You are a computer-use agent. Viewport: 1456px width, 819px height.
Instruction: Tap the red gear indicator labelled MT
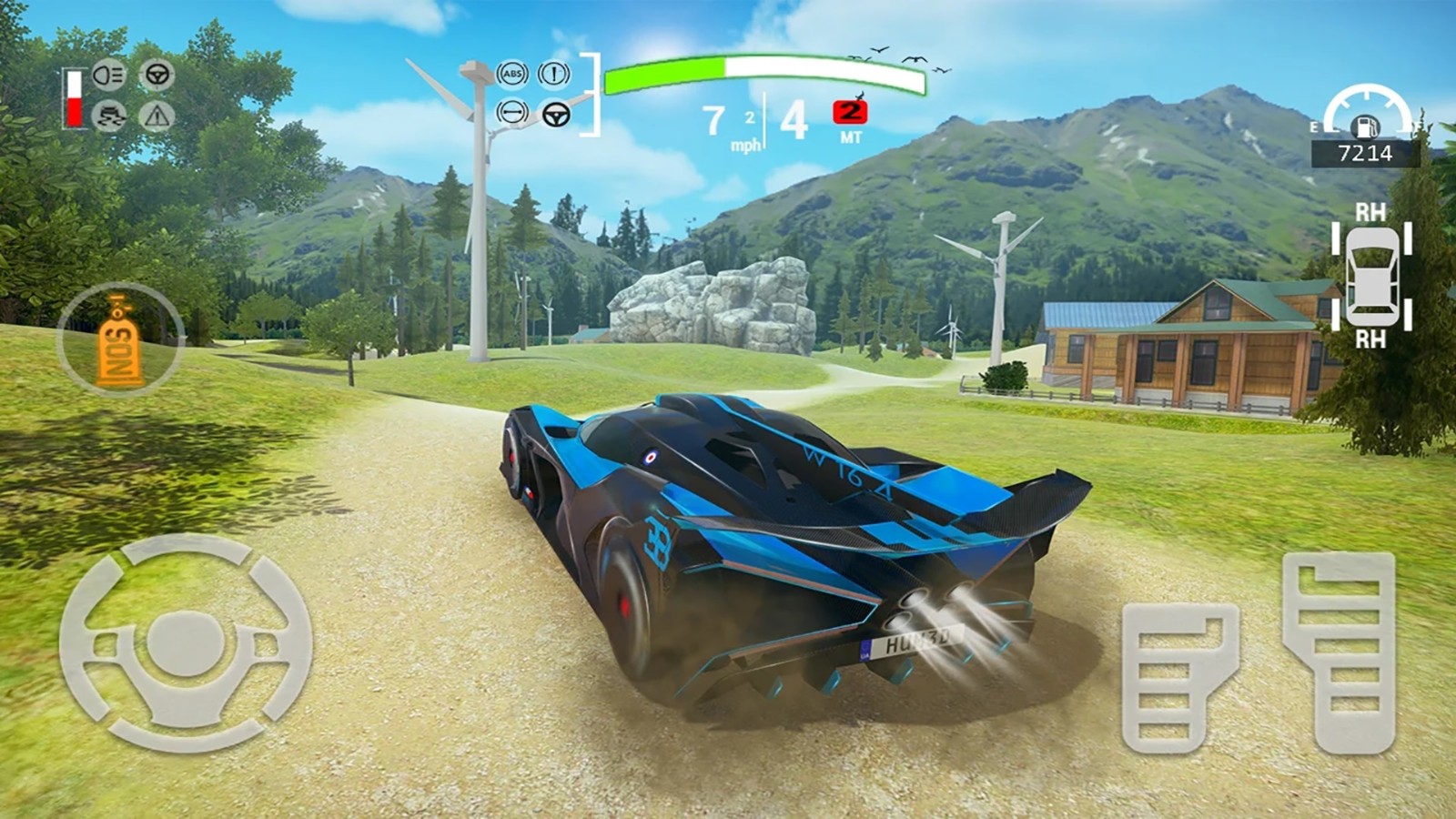[x=850, y=113]
